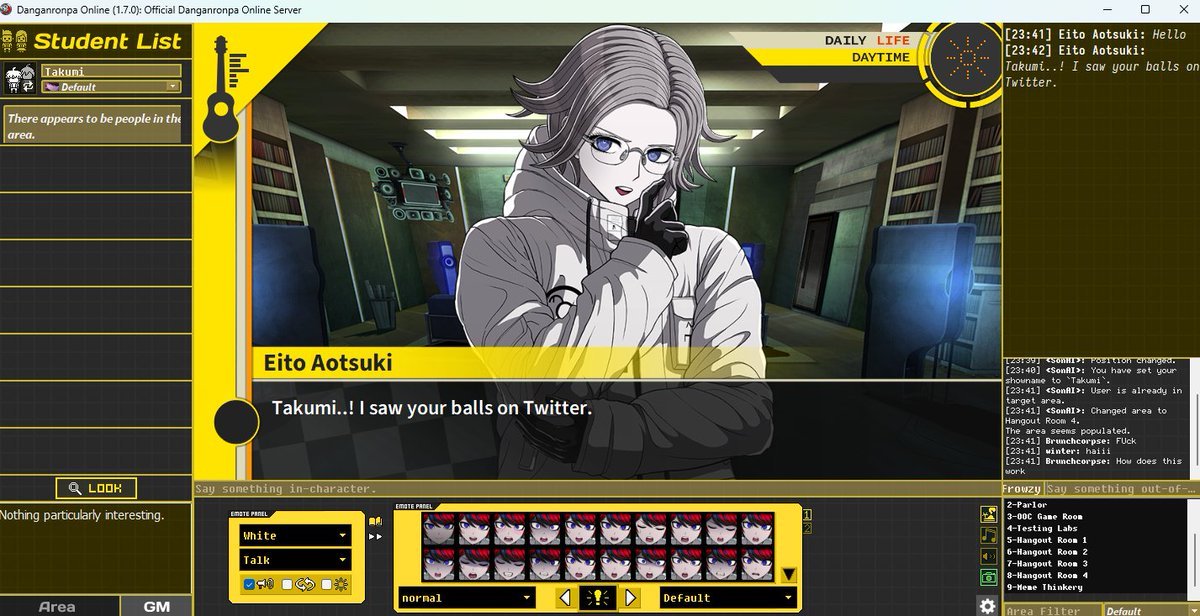Select 5-Hangout Room 1 area

tap(1047, 540)
